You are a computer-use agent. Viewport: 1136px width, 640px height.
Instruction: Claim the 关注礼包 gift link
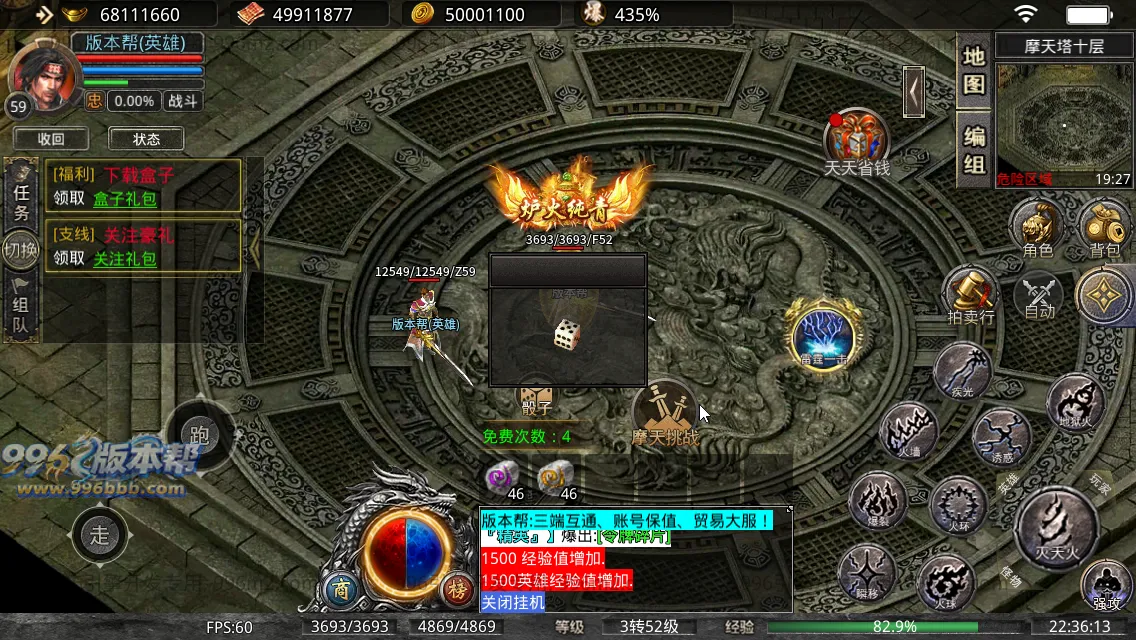tap(125, 258)
